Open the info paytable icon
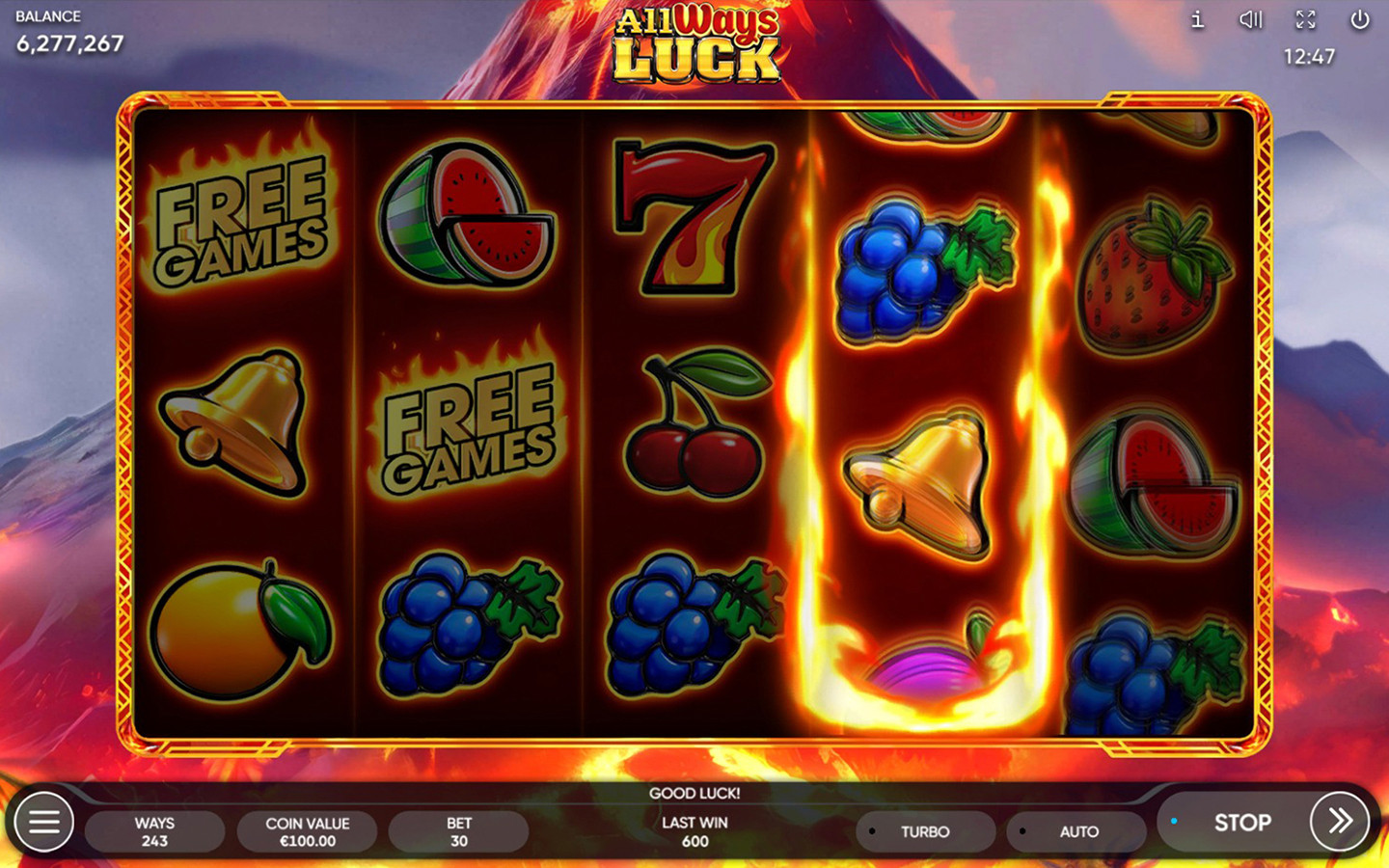Viewport: 1389px width, 868px height. click(x=1197, y=20)
